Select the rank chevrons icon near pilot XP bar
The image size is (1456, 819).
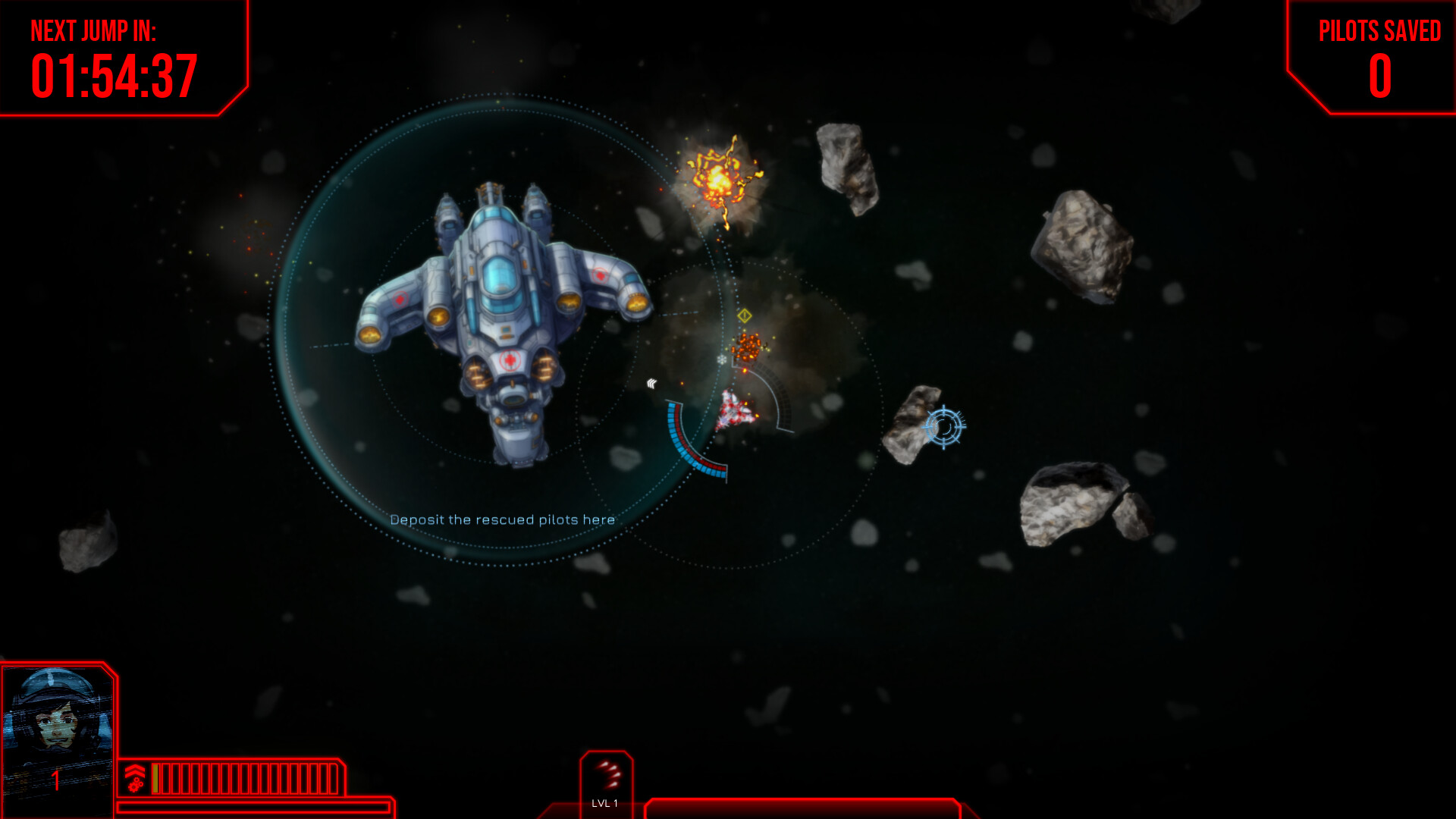pyautogui.click(x=135, y=770)
